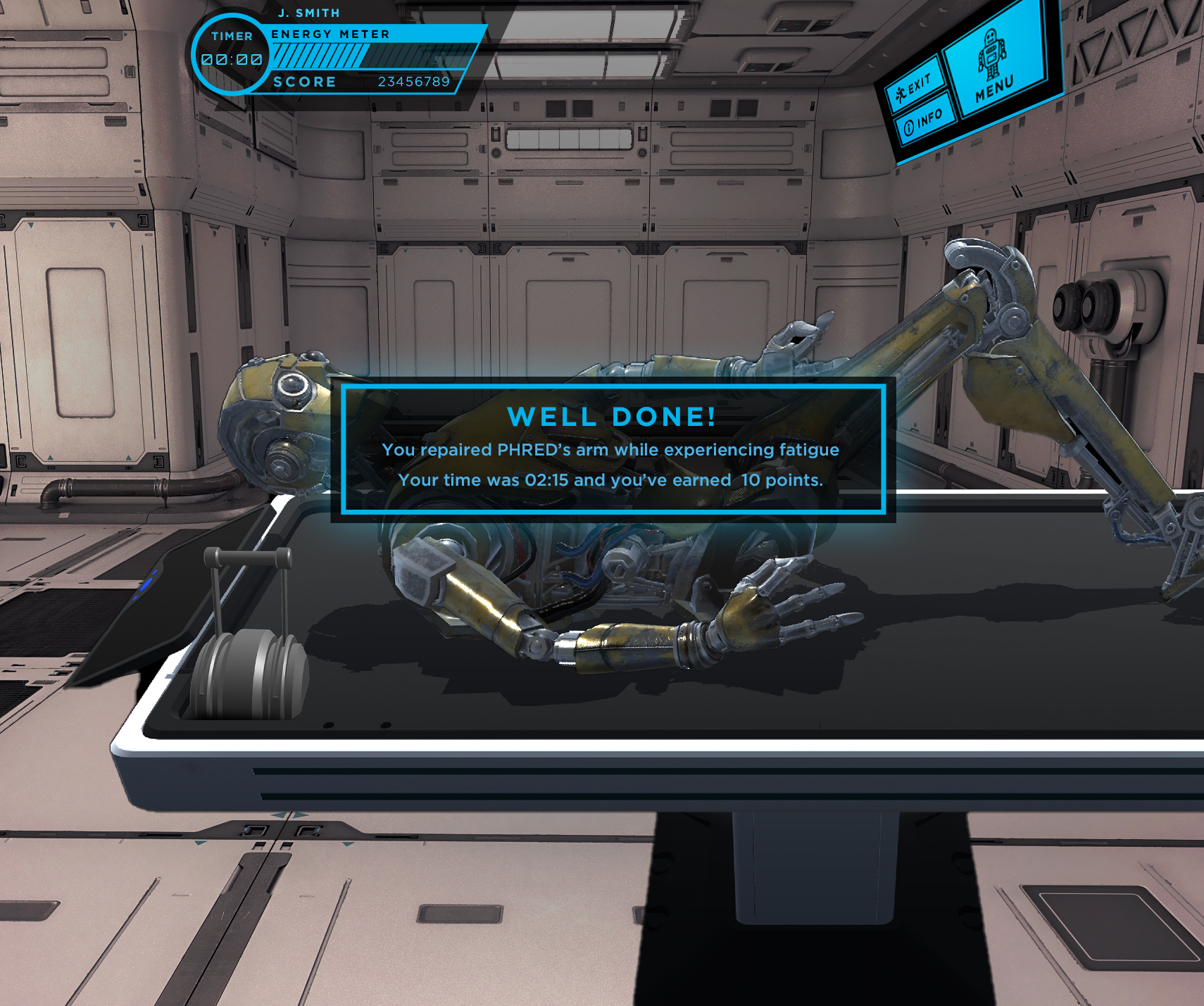1204x1006 pixels.
Task: Click the EXIT button
Action: [913, 87]
